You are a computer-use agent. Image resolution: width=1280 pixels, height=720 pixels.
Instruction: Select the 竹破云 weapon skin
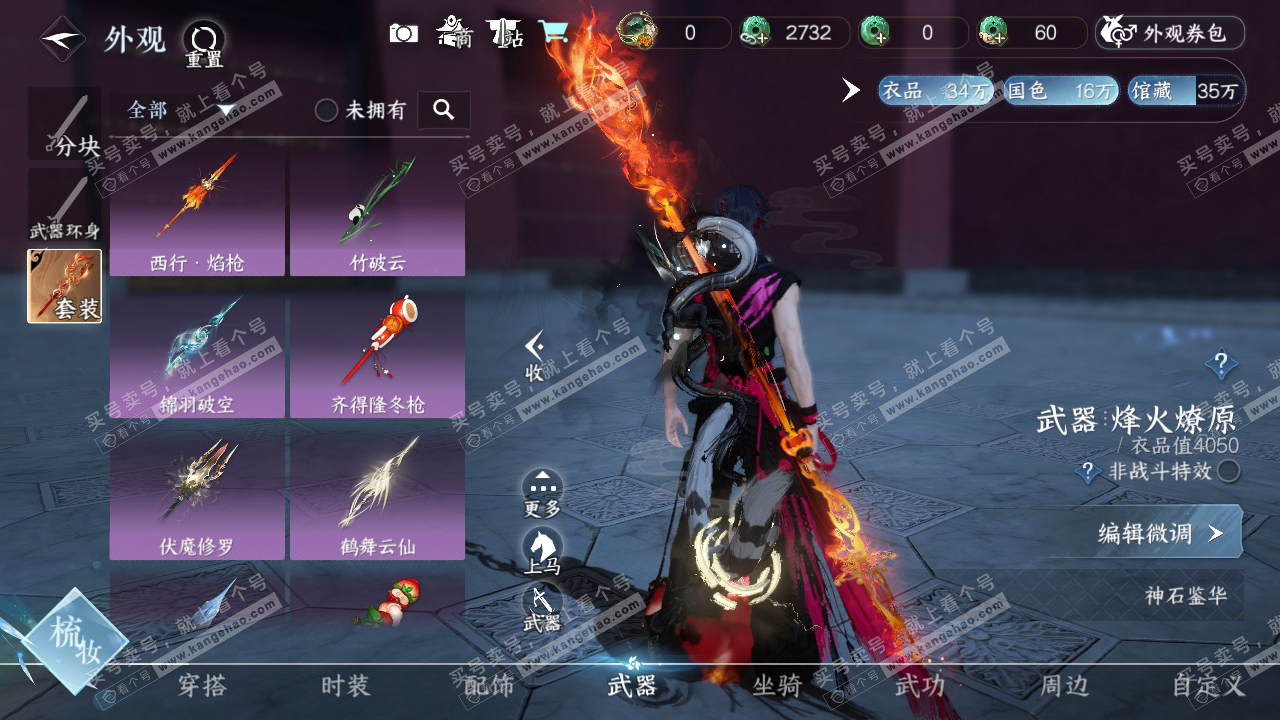pyautogui.click(x=377, y=214)
